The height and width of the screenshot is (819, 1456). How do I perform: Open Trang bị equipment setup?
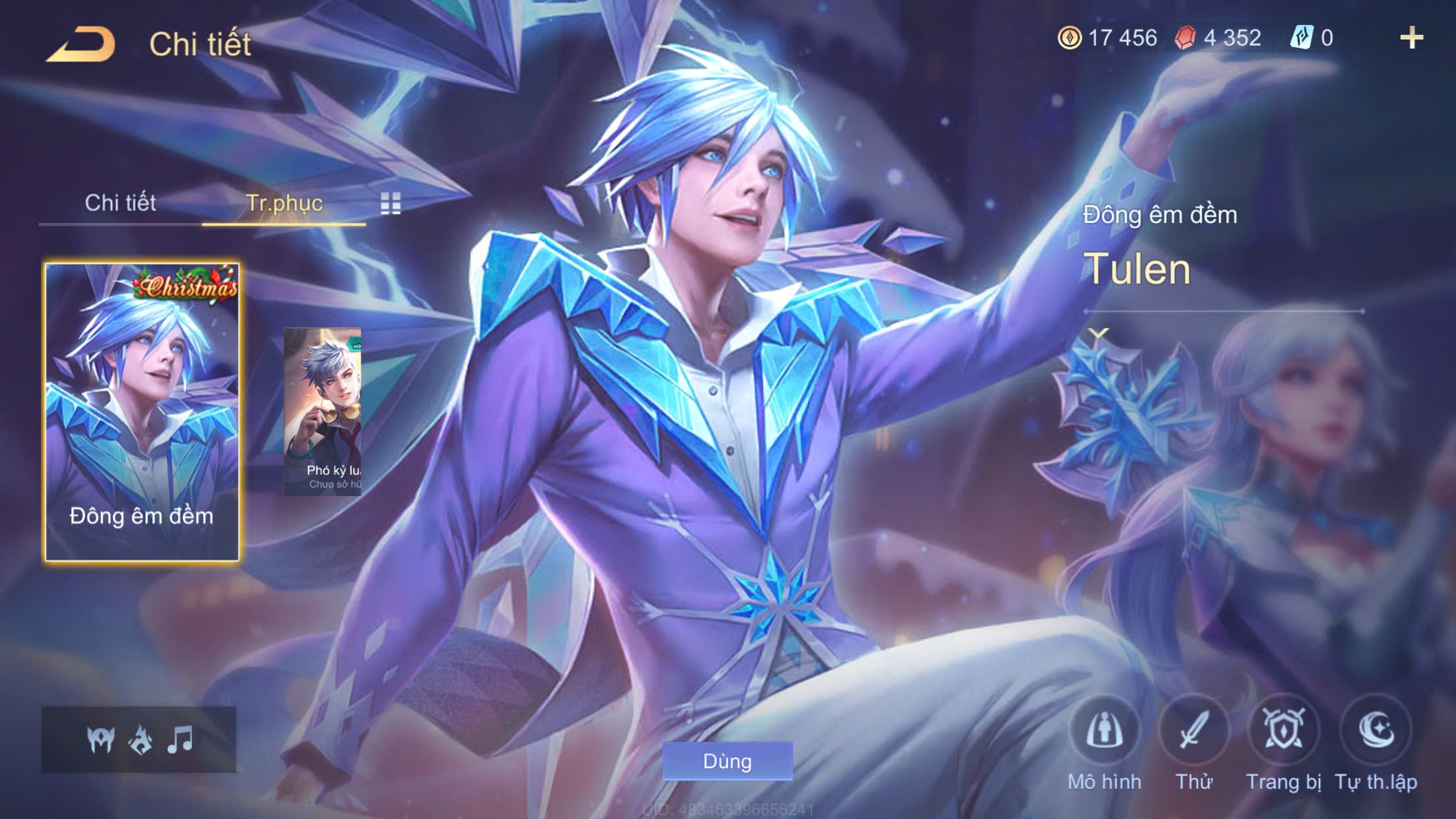[1283, 731]
